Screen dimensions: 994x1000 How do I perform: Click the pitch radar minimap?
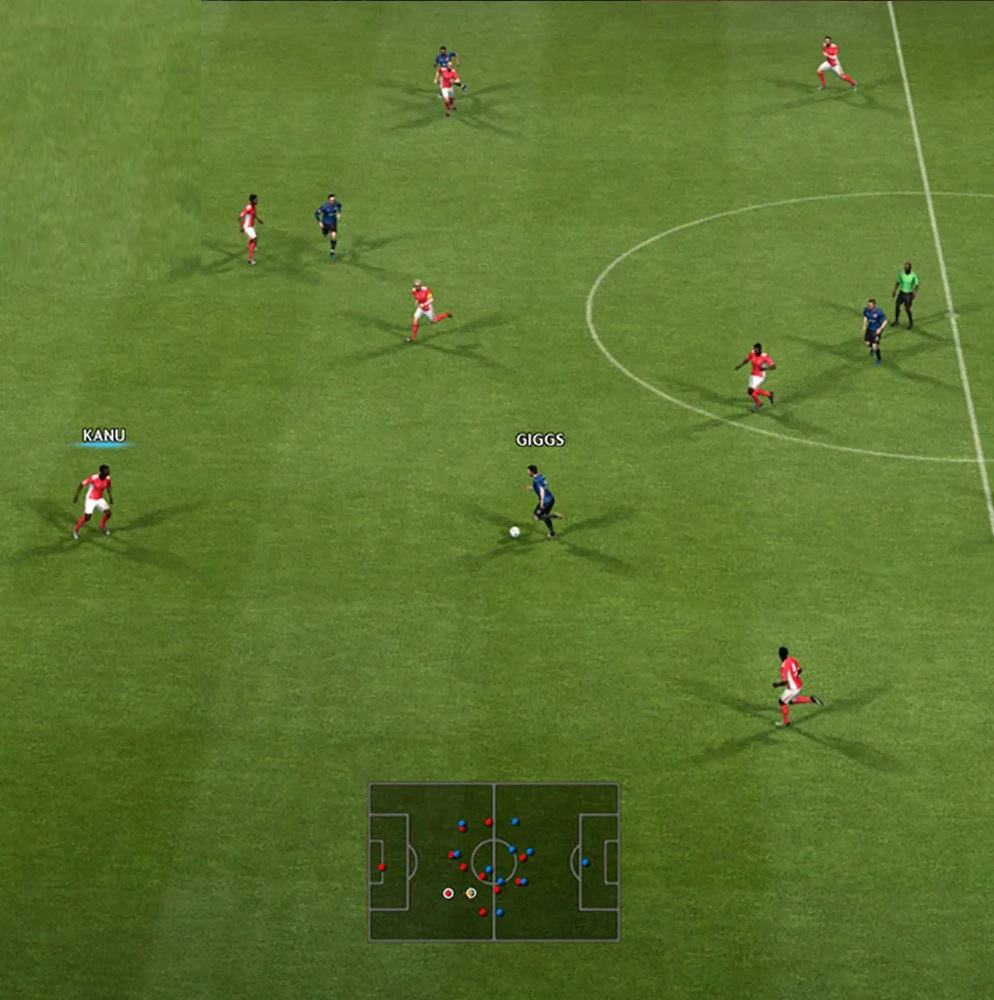(494, 861)
